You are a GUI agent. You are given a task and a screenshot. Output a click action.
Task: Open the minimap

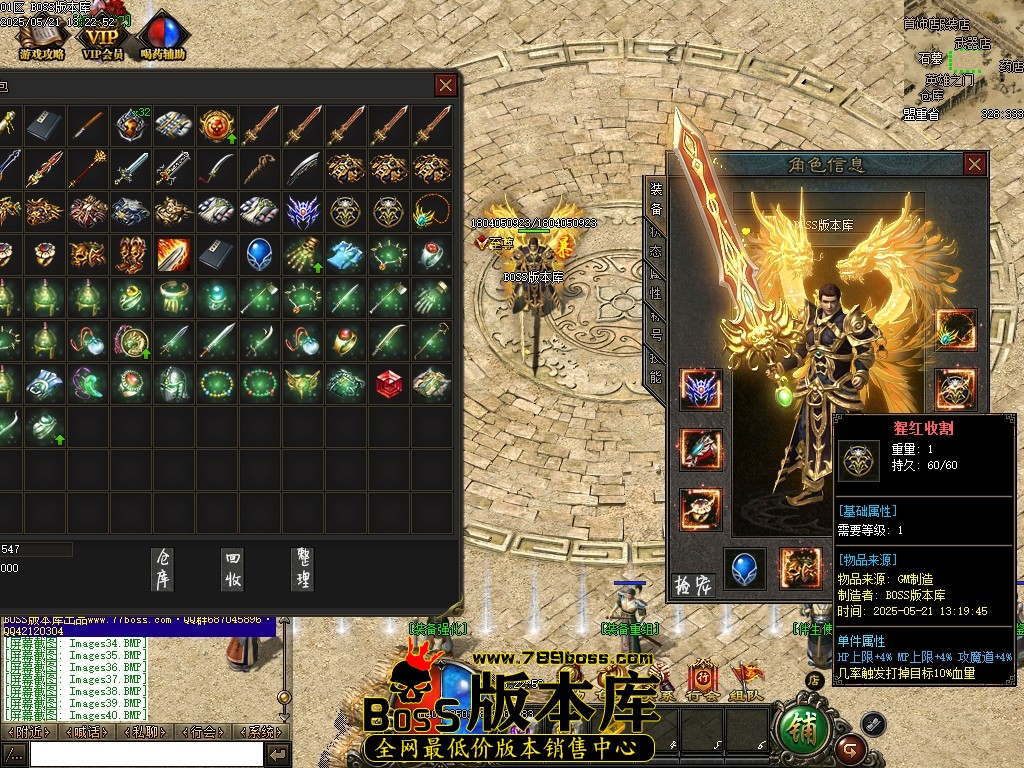point(965,60)
